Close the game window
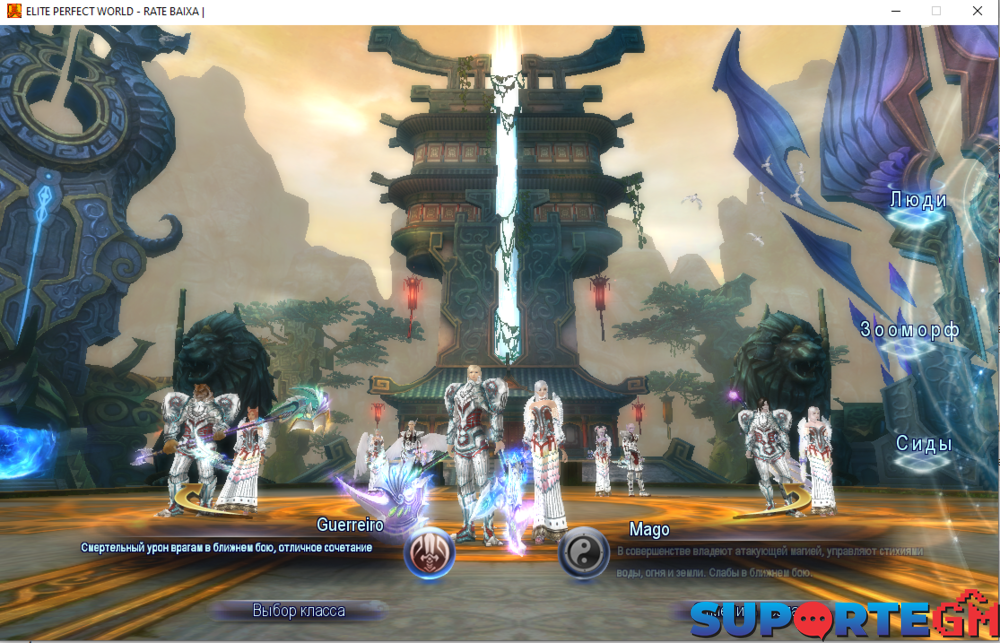1000x643 pixels. (x=977, y=11)
